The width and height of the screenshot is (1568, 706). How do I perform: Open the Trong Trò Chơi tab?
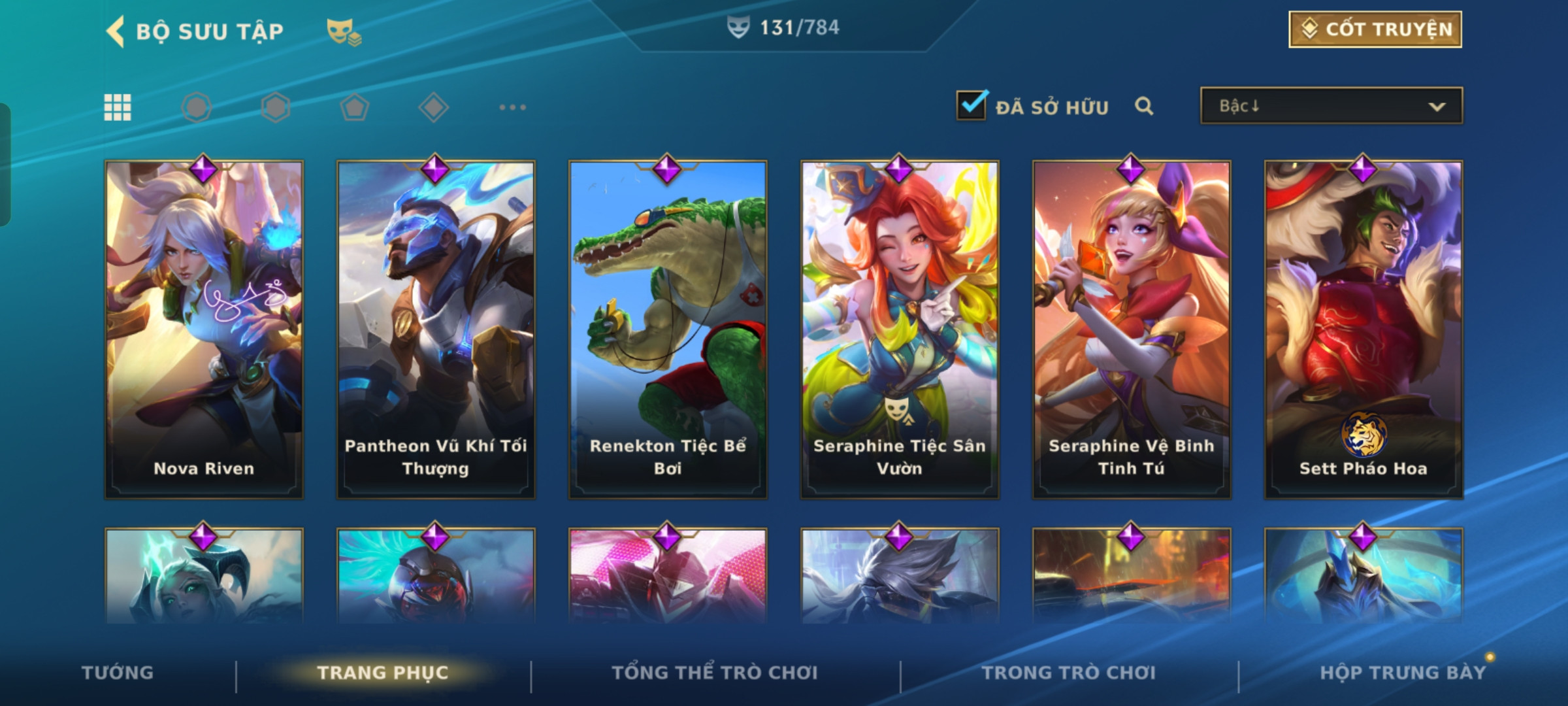(x=1069, y=673)
